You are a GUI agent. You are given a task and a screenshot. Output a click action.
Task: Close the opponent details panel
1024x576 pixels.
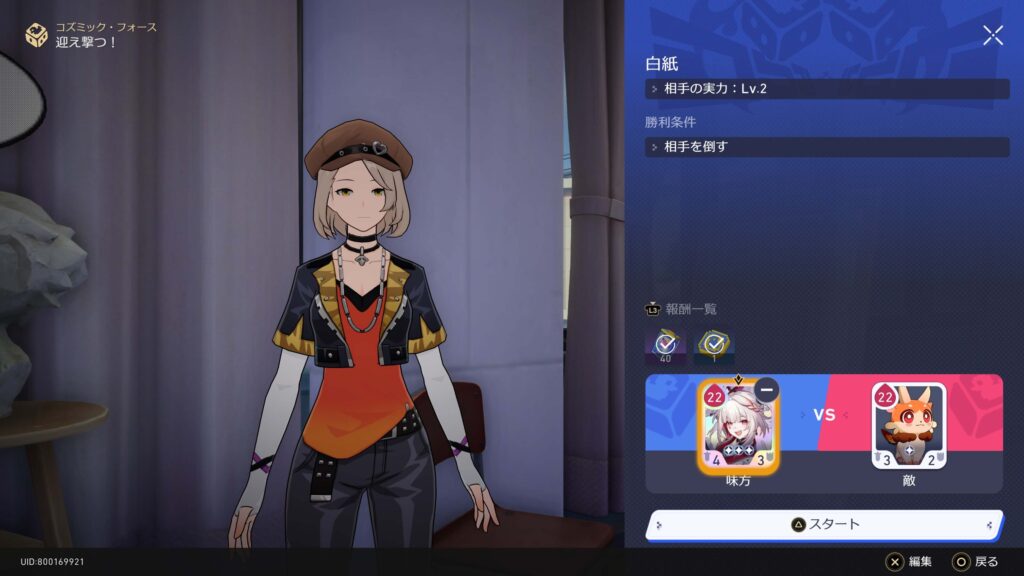pyautogui.click(x=992, y=36)
